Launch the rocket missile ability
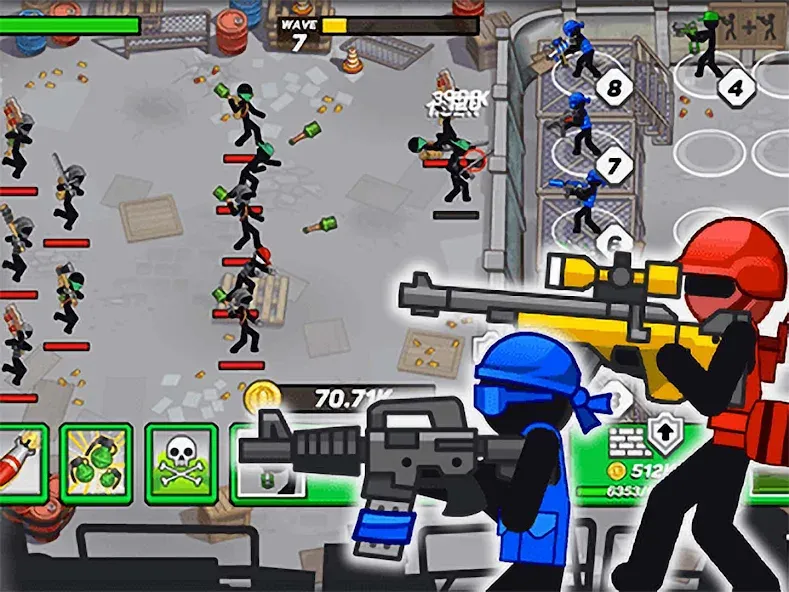 20,462
